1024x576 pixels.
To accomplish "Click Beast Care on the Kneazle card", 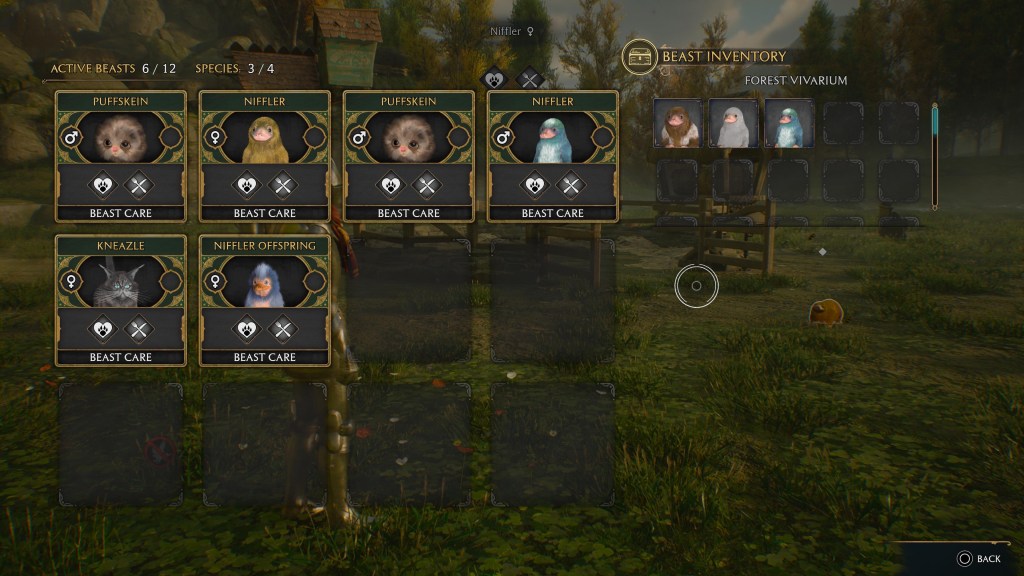I will point(120,357).
